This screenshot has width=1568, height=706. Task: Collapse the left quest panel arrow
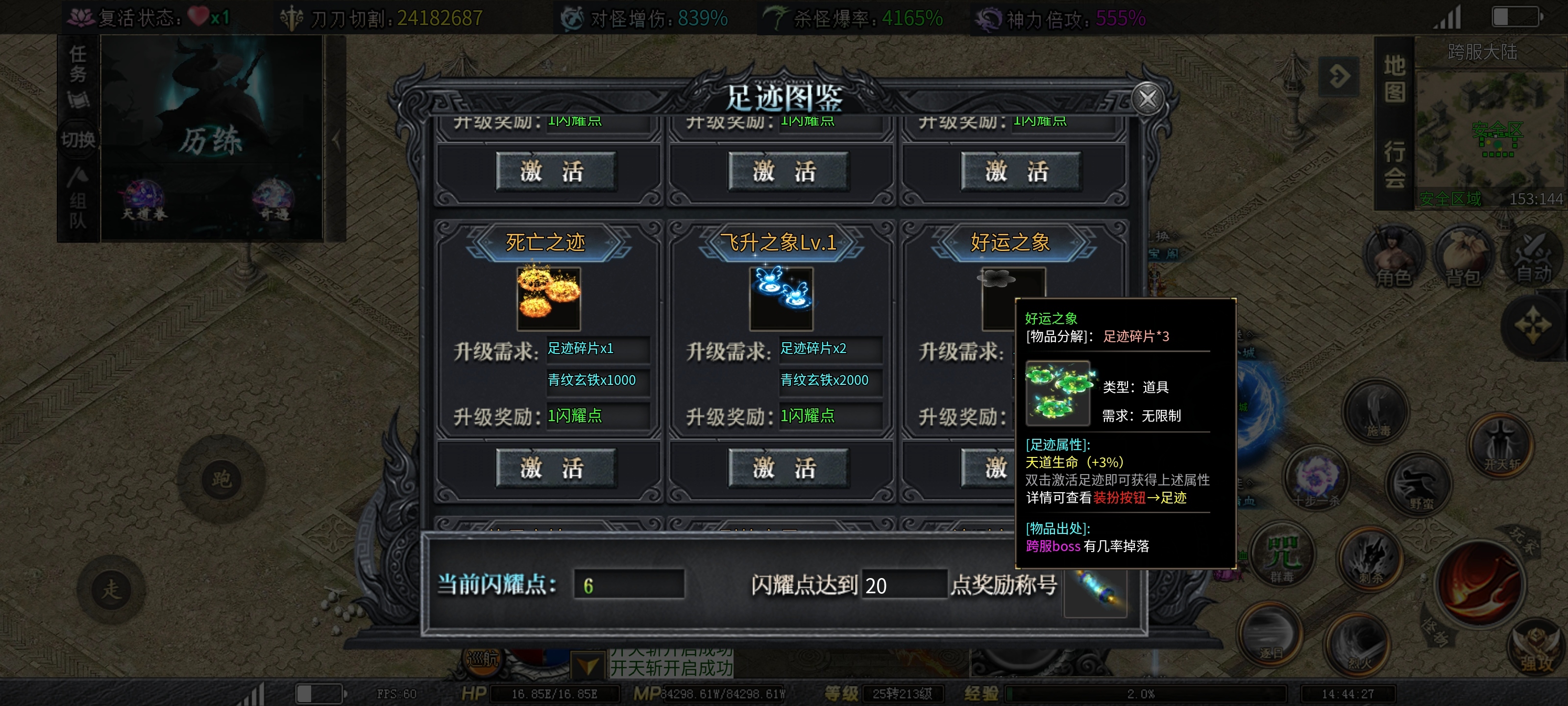tap(336, 140)
